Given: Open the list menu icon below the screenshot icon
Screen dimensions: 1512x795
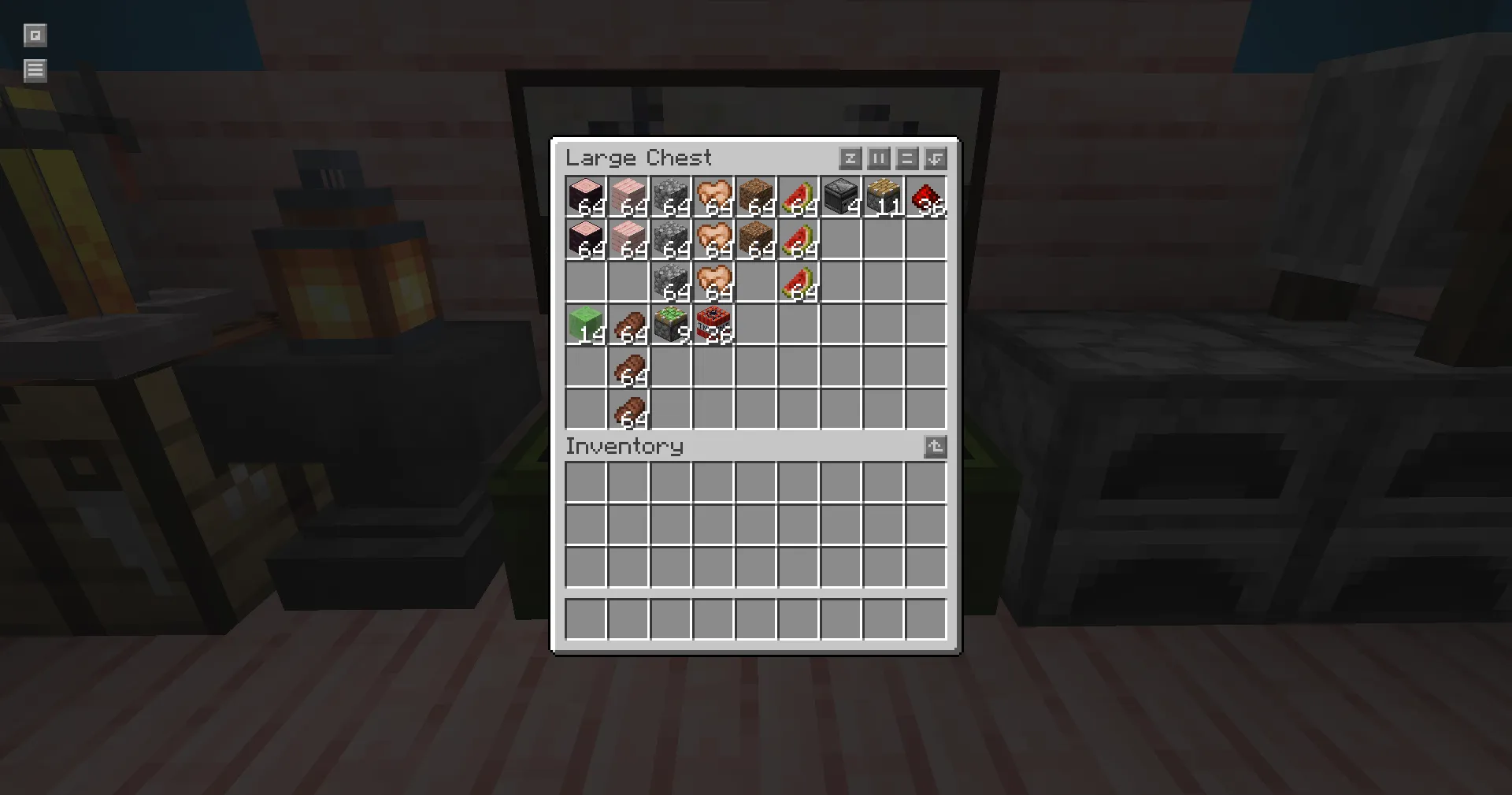Looking at the screenshot, I should [35, 70].
